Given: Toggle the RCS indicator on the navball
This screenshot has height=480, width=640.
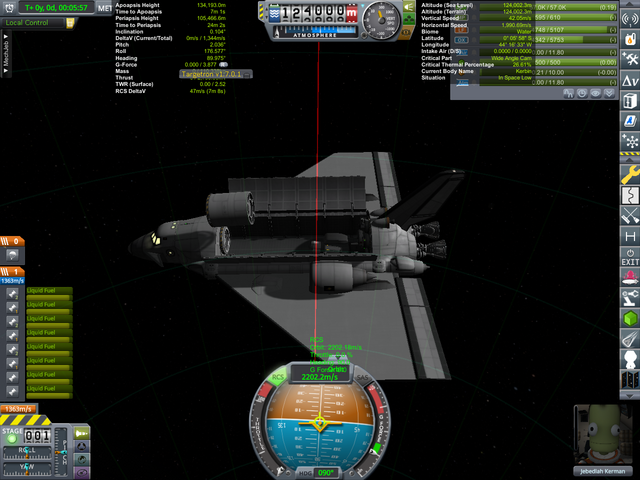Looking at the screenshot, I should [x=278, y=377].
